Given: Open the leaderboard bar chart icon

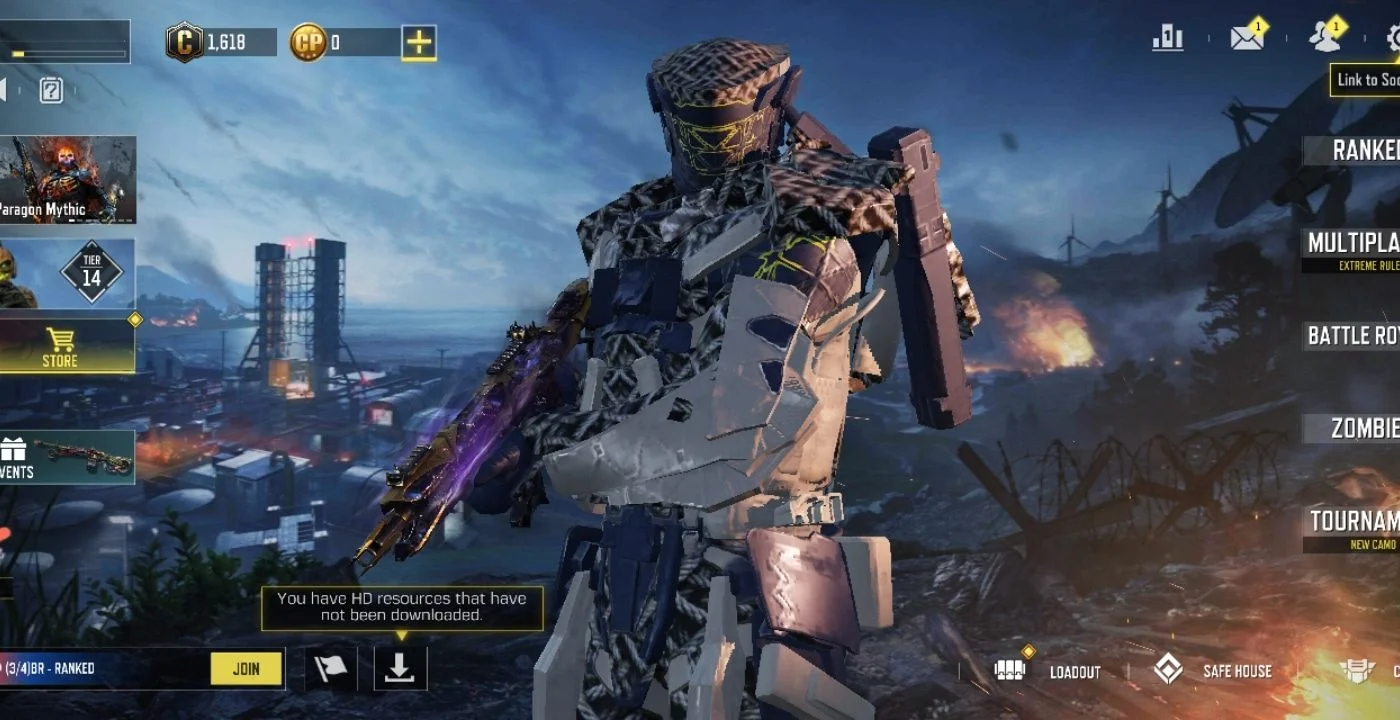Looking at the screenshot, I should coord(1167,38).
